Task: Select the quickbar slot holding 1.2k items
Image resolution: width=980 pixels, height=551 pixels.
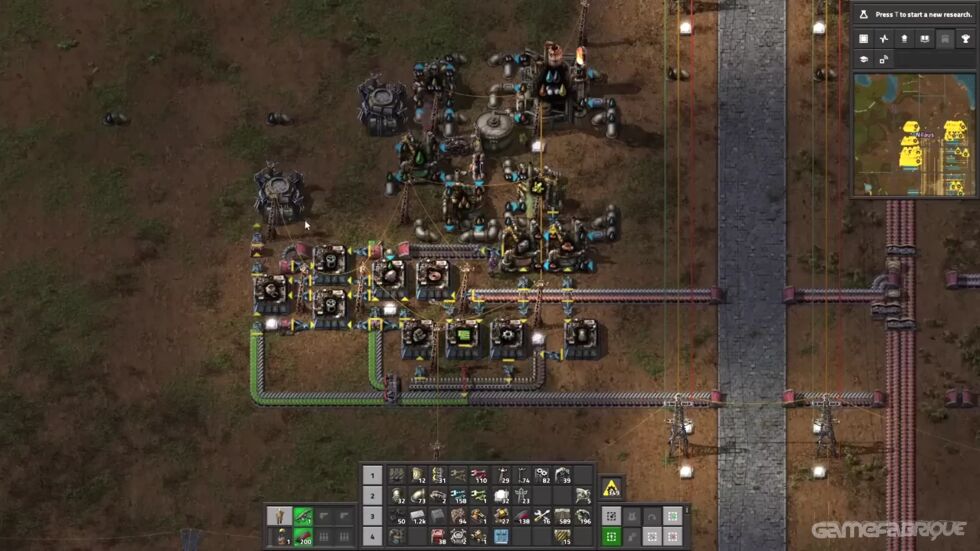Action: (x=418, y=516)
